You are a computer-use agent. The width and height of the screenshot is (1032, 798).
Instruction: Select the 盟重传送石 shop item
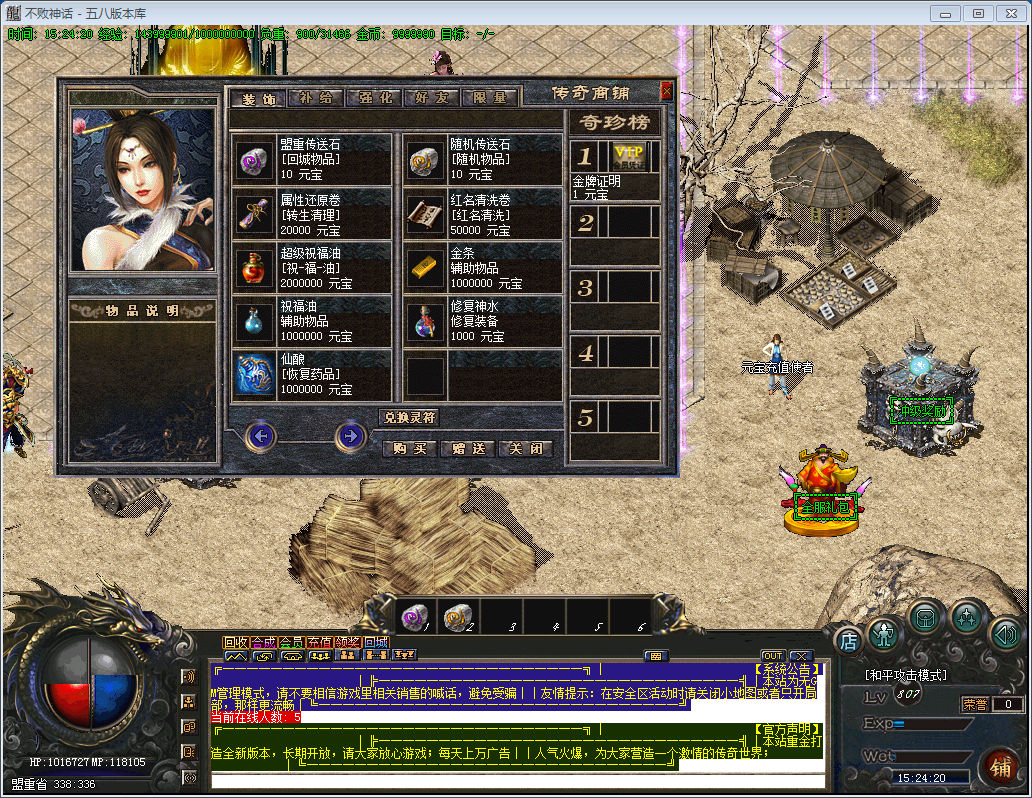pos(253,159)
